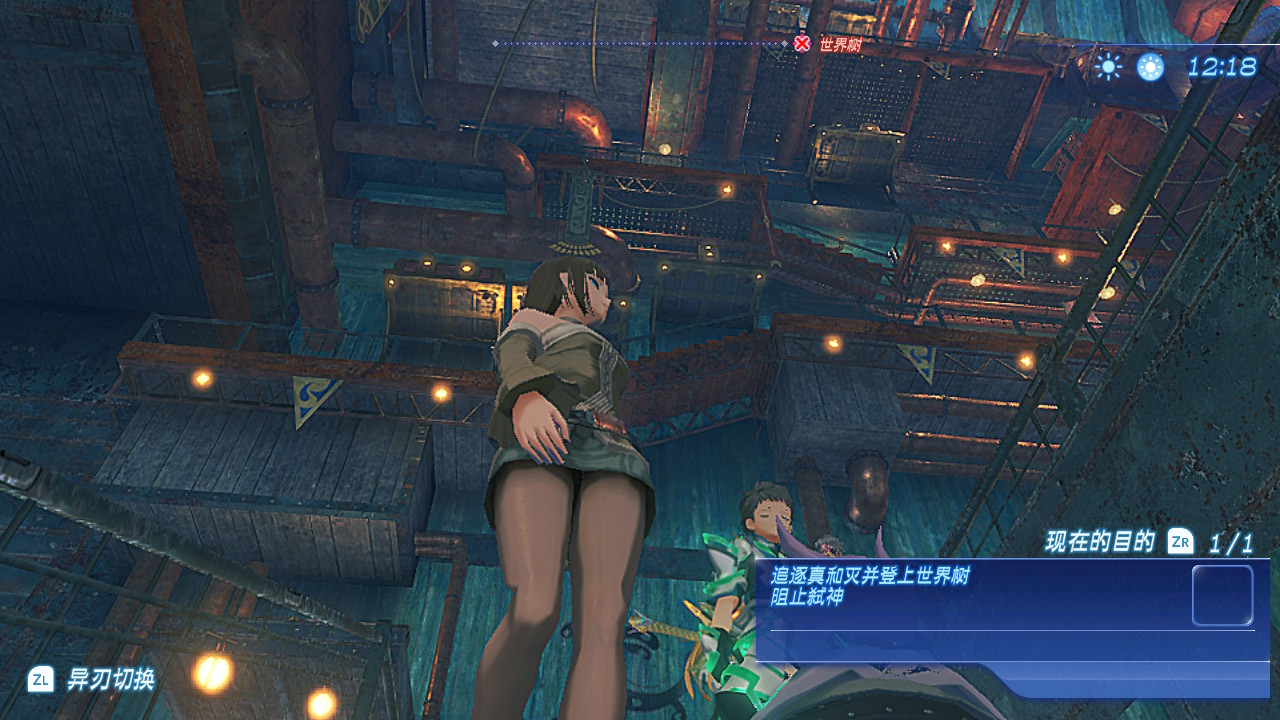1280x720 pixels.
Task: Select the 现在的目的 objective header
Action: tap(1099, 542)
